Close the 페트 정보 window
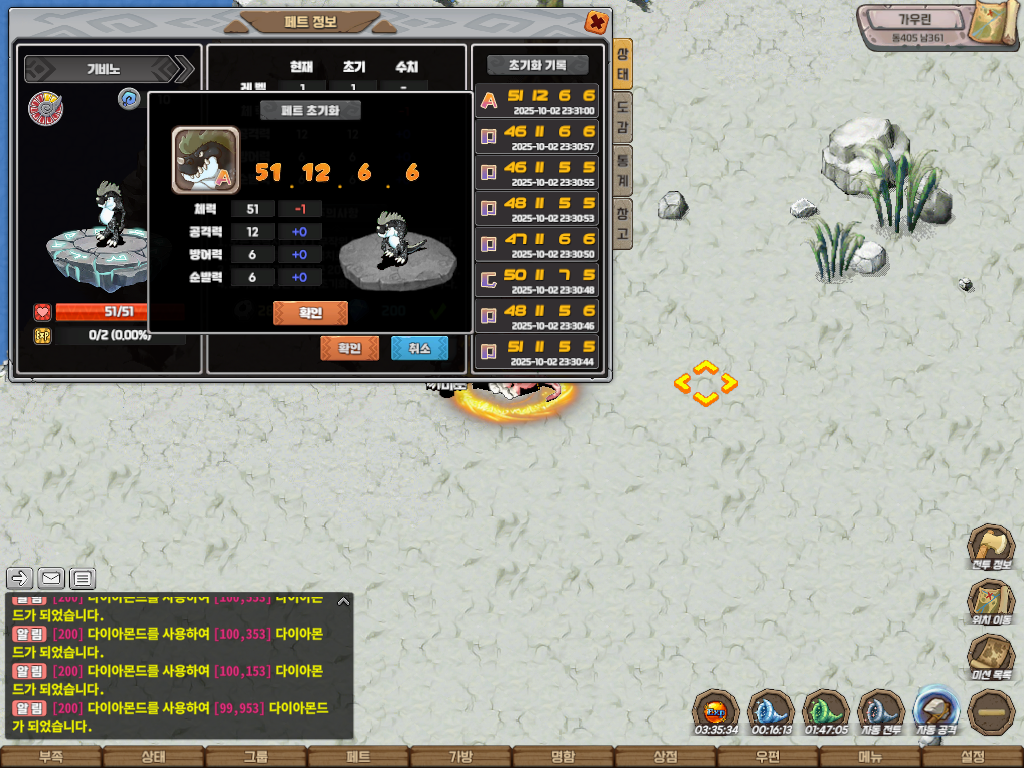The height and width of the screenshot is (768, 1024). 596,22
